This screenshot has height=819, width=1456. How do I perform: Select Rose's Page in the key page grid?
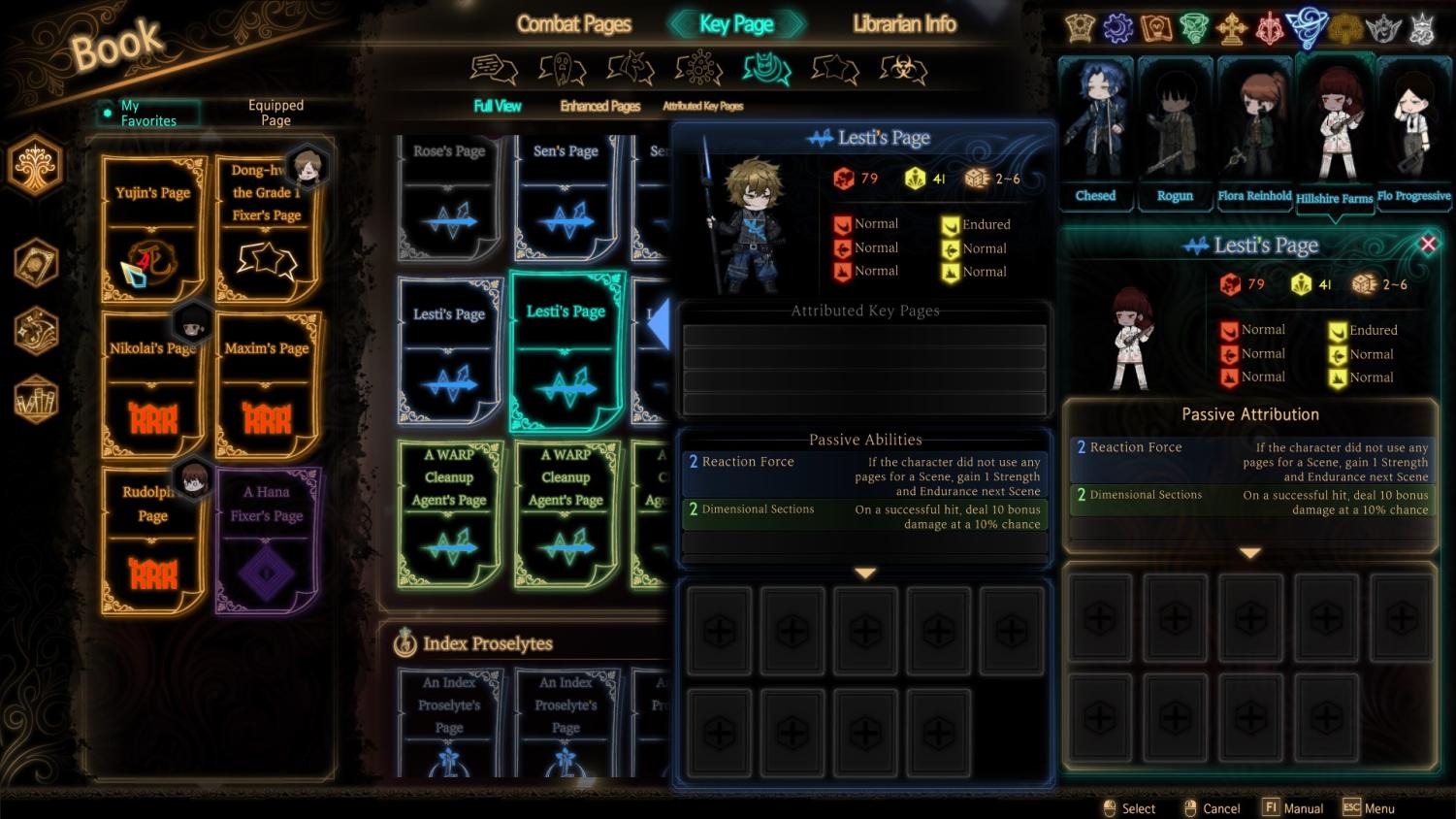(448, 197)
